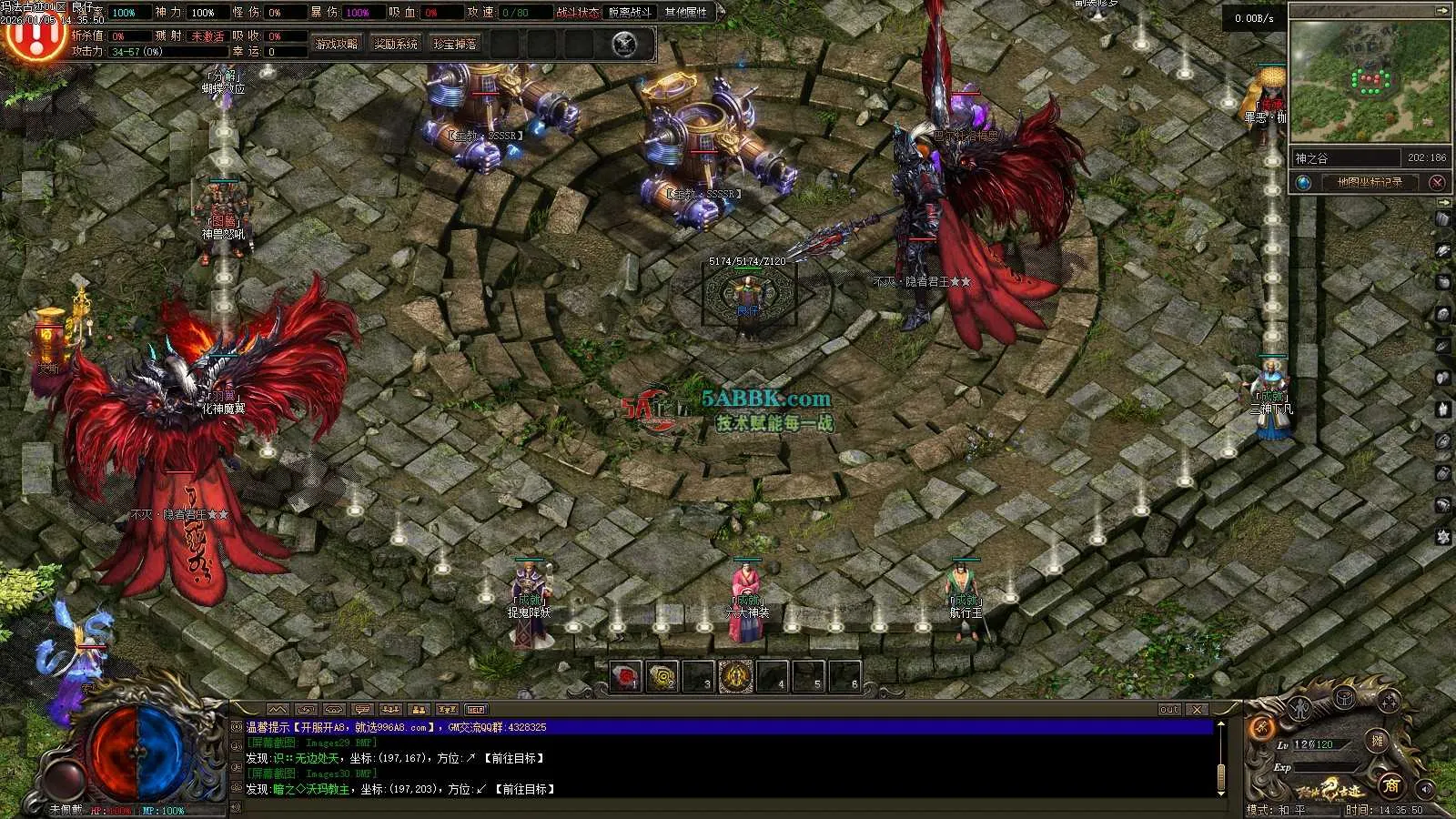
Task: Use the red item in hotbar slot 1
Action: click(626, 677)
